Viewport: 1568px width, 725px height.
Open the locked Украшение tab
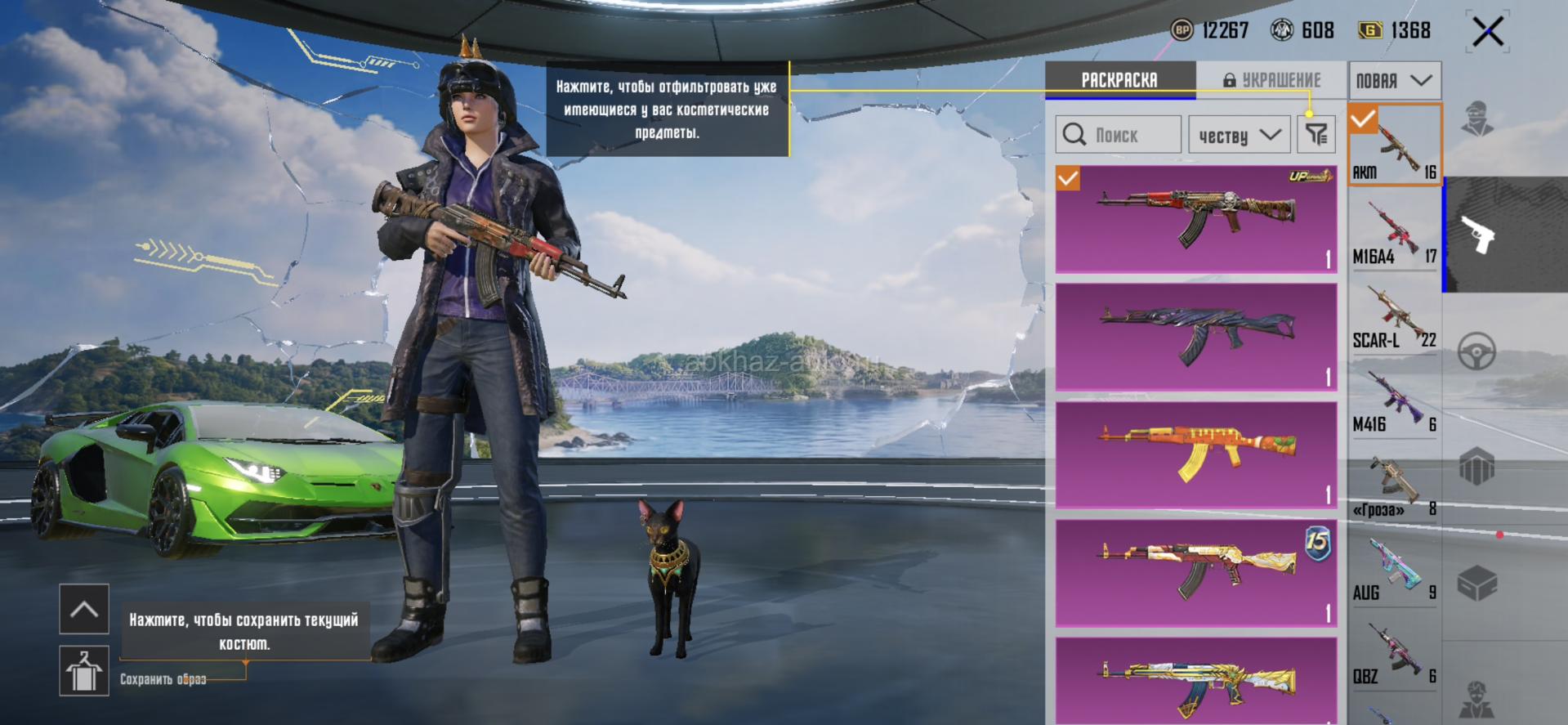click(1271, 80)
